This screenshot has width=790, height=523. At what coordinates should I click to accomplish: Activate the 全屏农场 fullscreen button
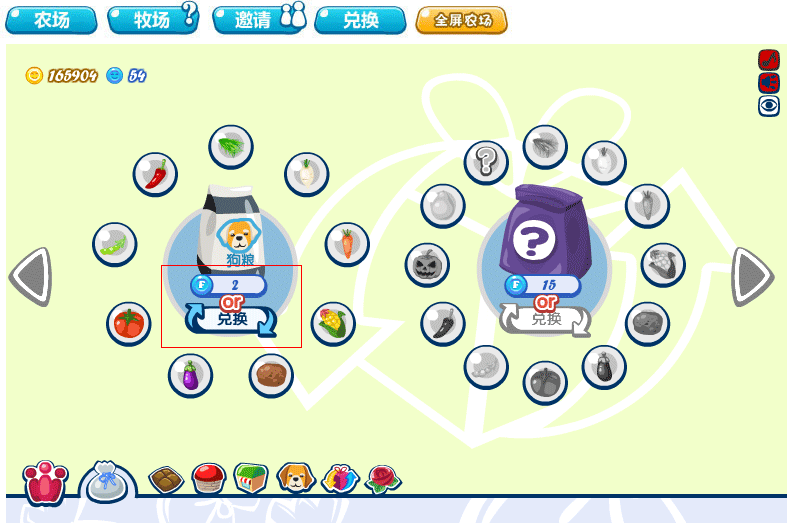(461, 20)
